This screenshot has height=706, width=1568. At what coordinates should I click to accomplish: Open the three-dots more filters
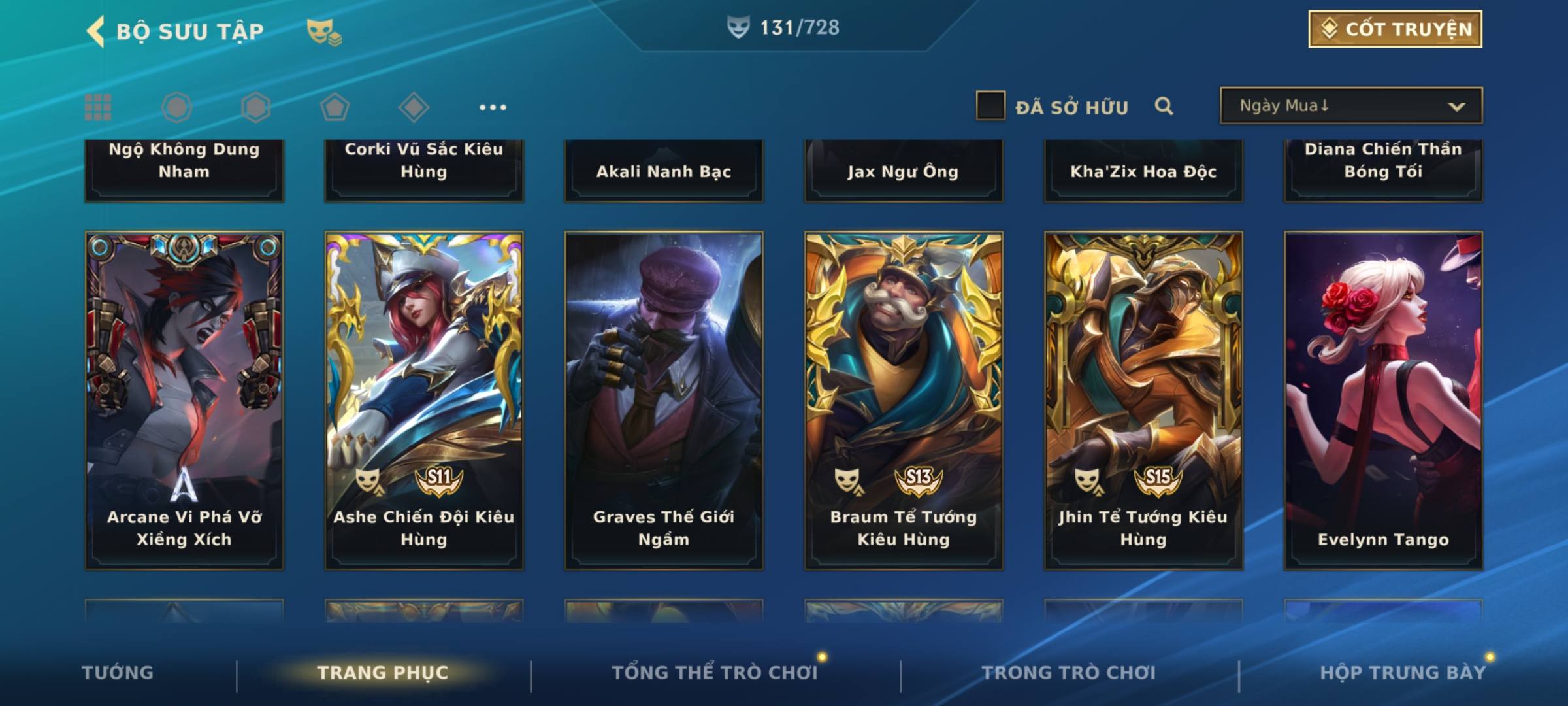click(492, 107)
